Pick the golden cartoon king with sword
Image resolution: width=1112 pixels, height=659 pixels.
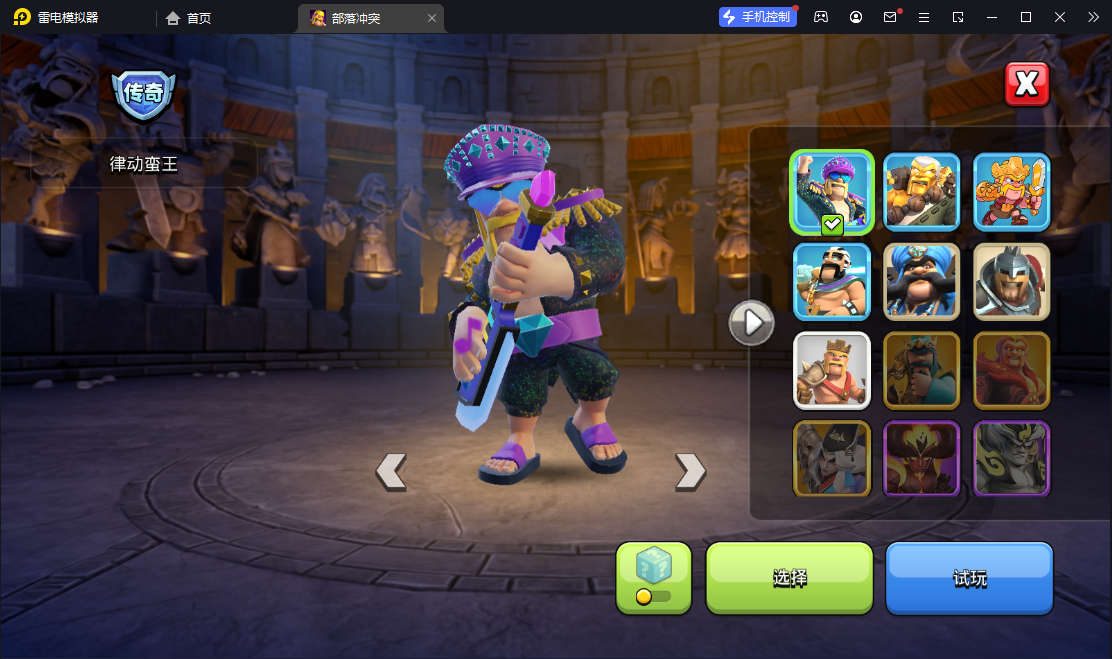[1011, 192]
